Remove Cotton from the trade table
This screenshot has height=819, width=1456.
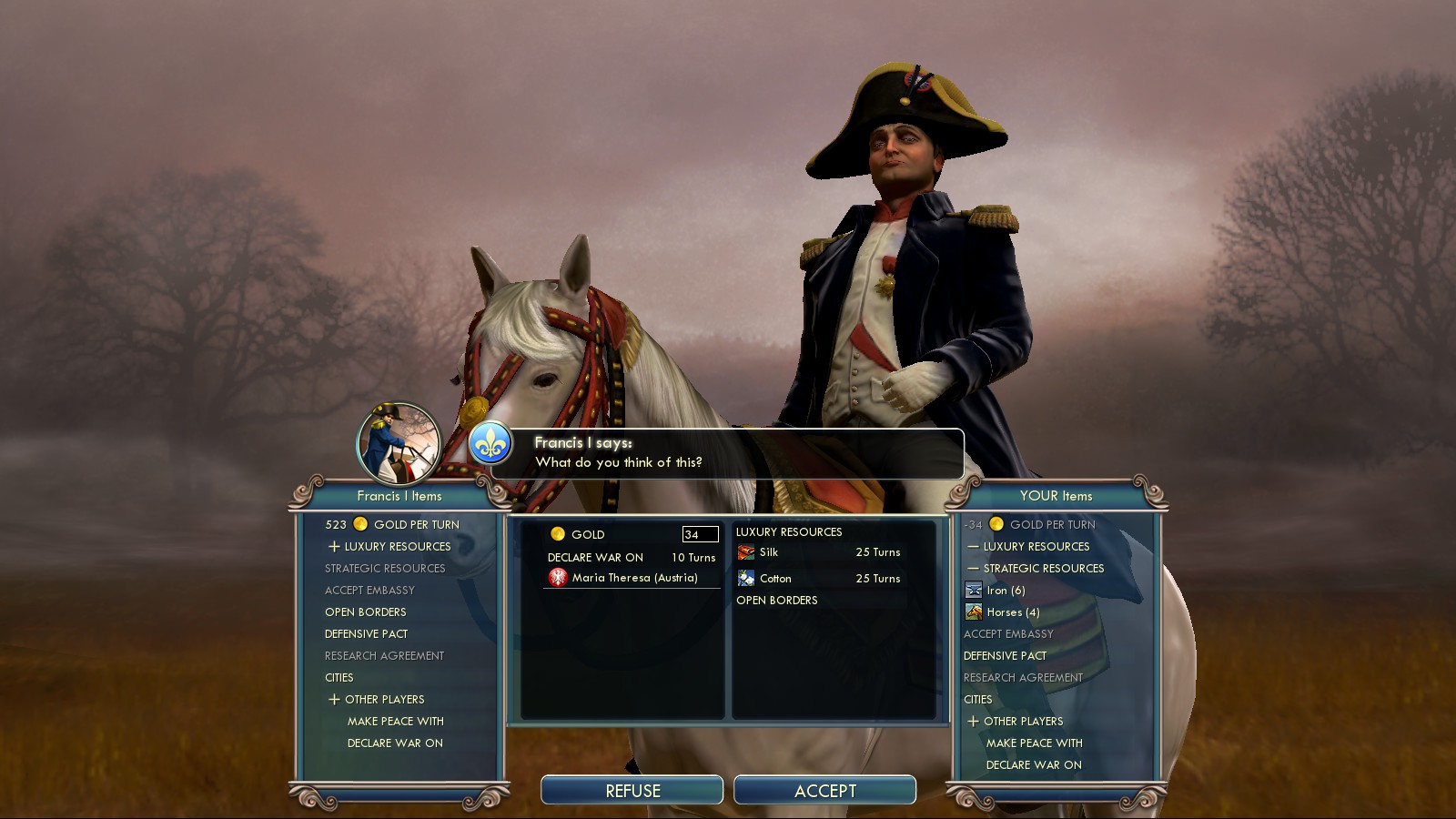(x=774, y=579)
